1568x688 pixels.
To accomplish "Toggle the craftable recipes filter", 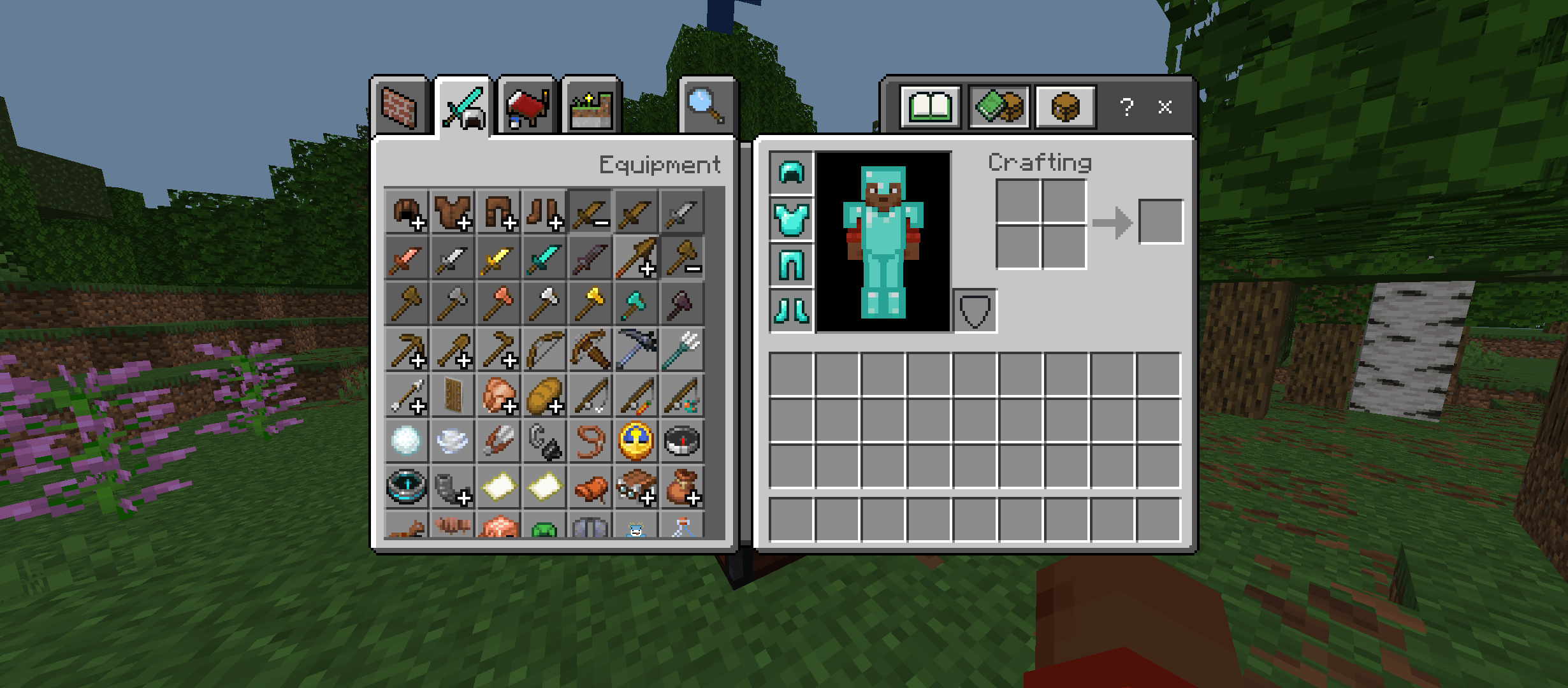I will click(999, 107).
